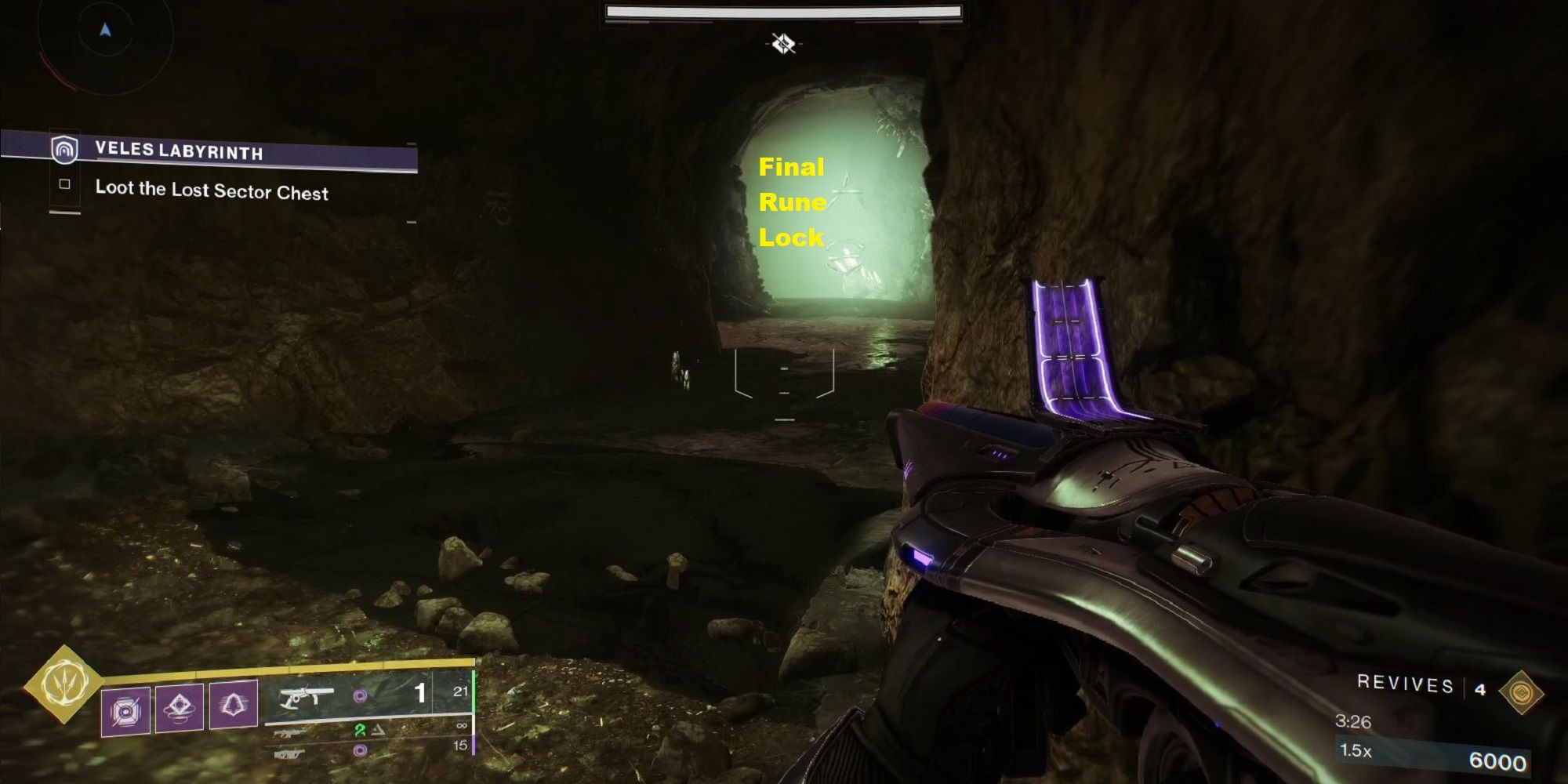1568x784 pixels.
Task: Open the Final Rune Lock label
Action: [792, 202]
